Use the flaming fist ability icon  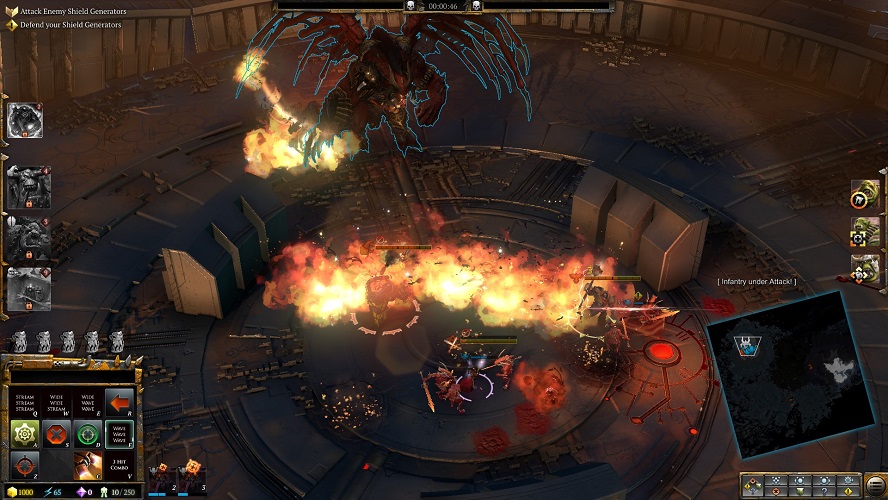tap(88, 465)
